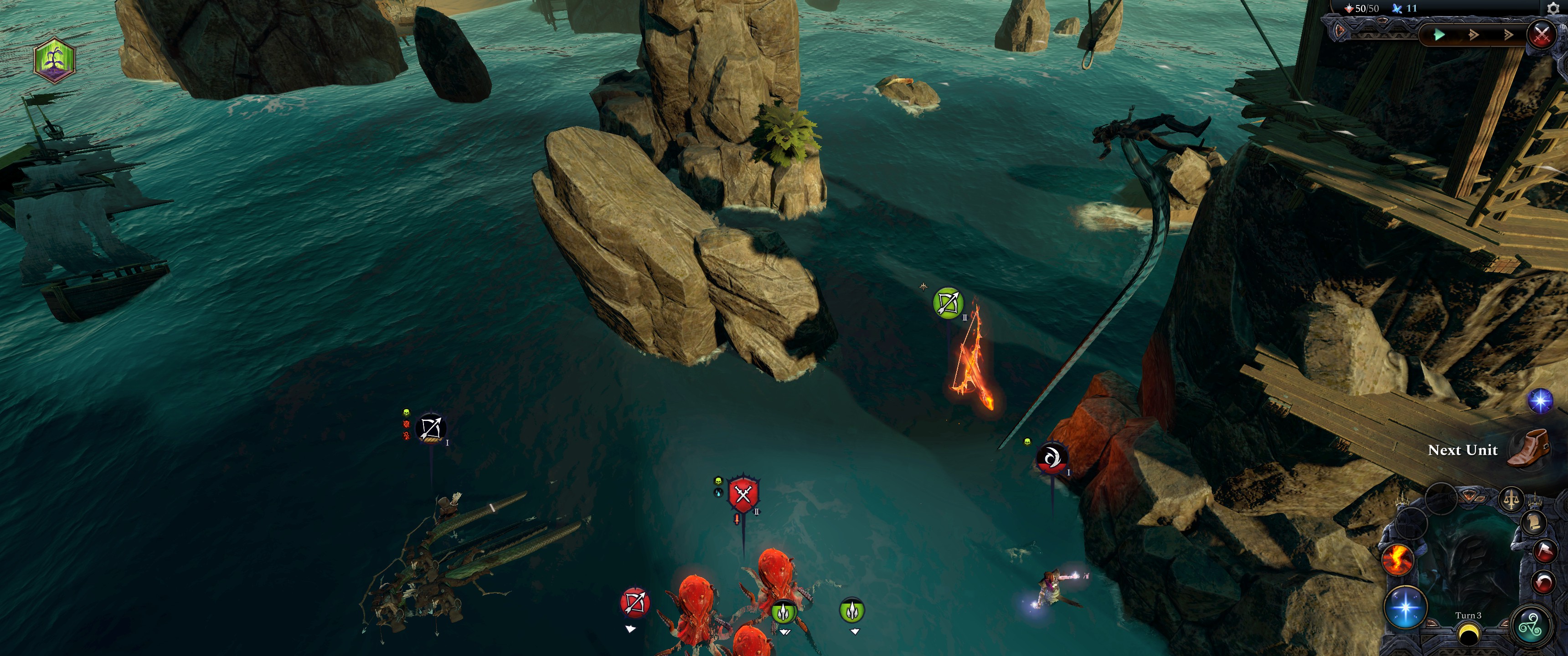Open the settings gear menu
Image resolution: width=1568 pixels, height=656 pixels.
(x=1553, y=9)
